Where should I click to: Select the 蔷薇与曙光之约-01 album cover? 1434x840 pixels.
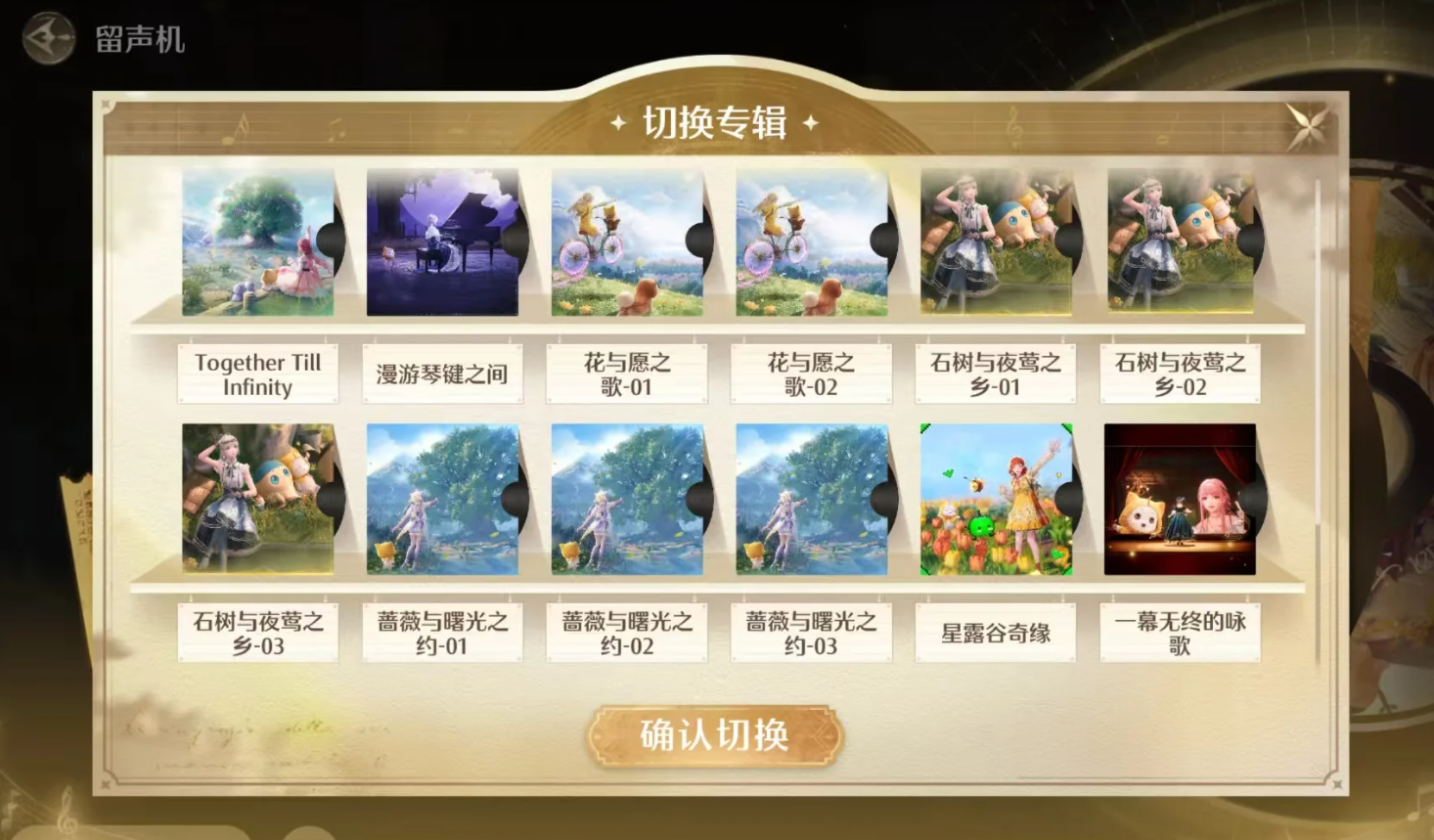(x=442, y=501)
